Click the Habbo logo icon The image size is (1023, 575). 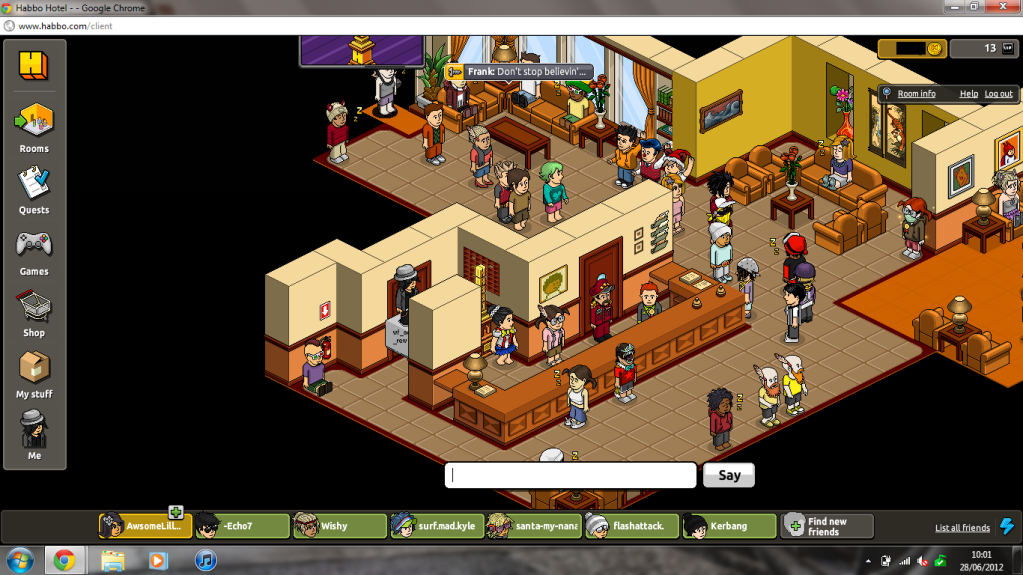[33, 66]
